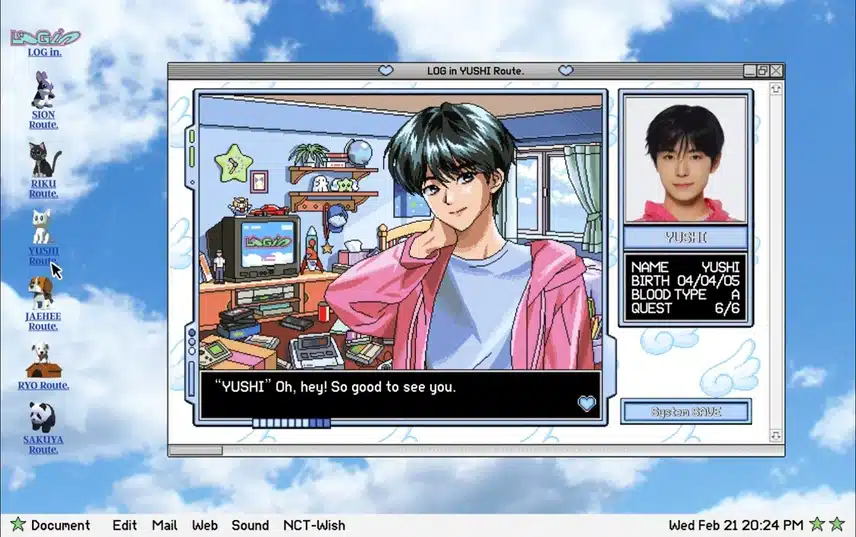Select the Web menu item
The height and width of the screenshot is (537, 856).
[205, 525]
